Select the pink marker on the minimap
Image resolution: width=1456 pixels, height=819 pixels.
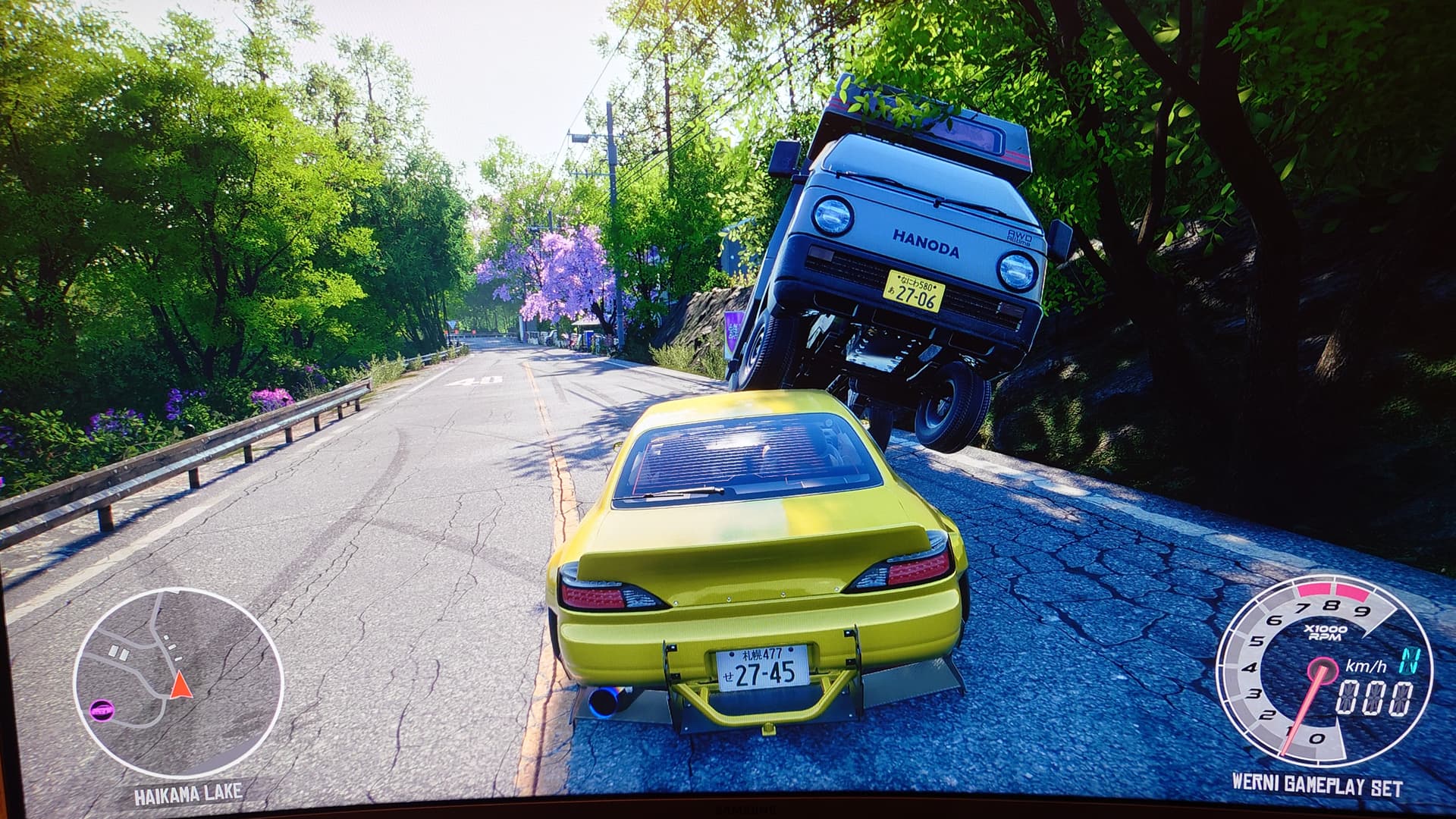pyautogui.click(x=101, y=711)
